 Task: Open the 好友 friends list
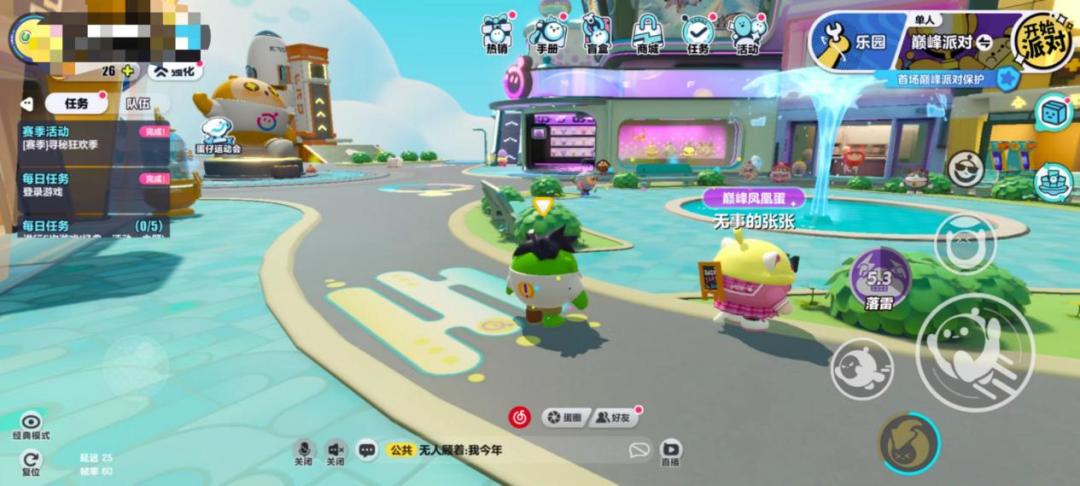616,417
